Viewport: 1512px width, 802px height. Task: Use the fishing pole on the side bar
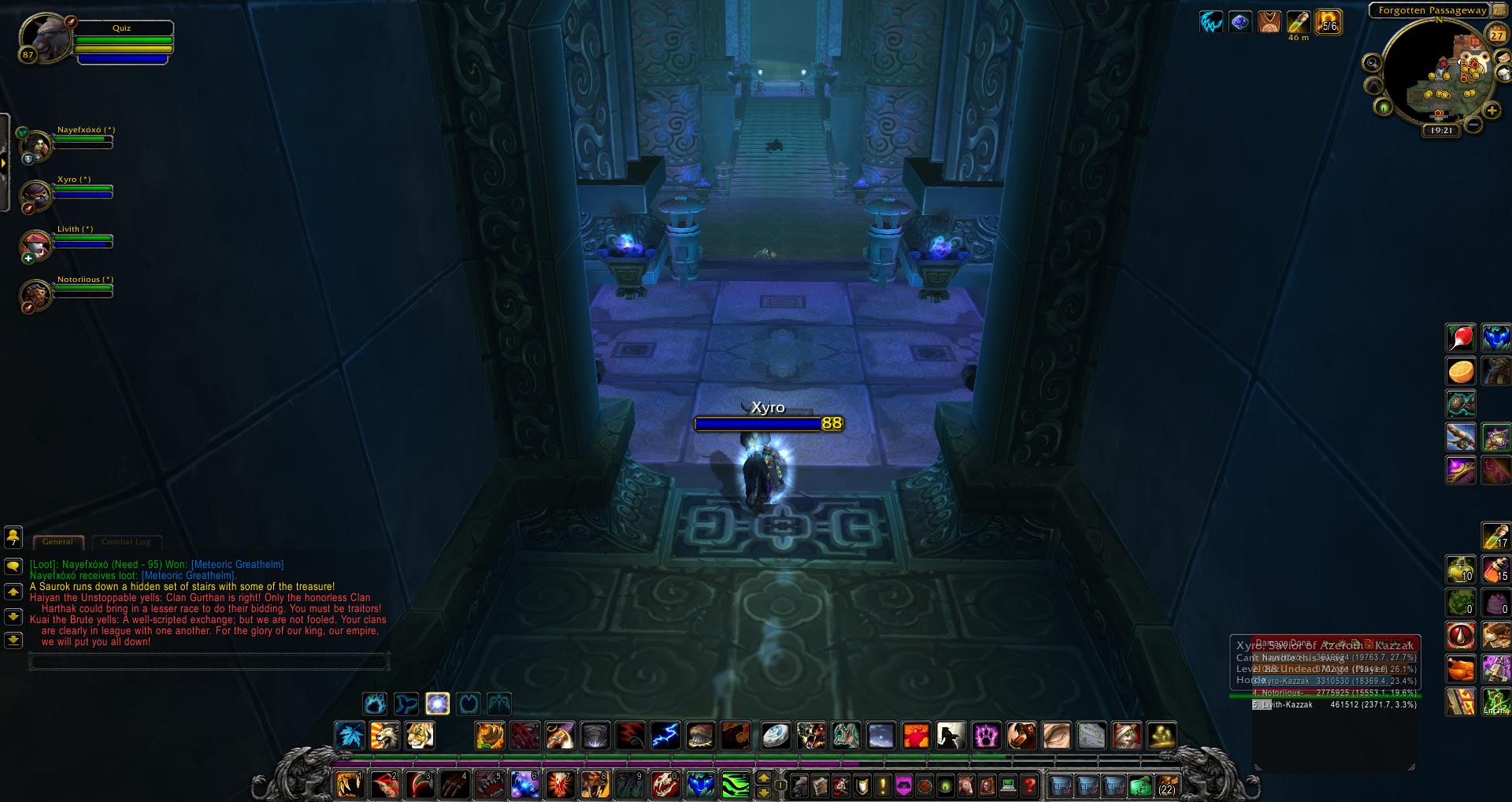pyautogui.click(x=1461, y=436)
